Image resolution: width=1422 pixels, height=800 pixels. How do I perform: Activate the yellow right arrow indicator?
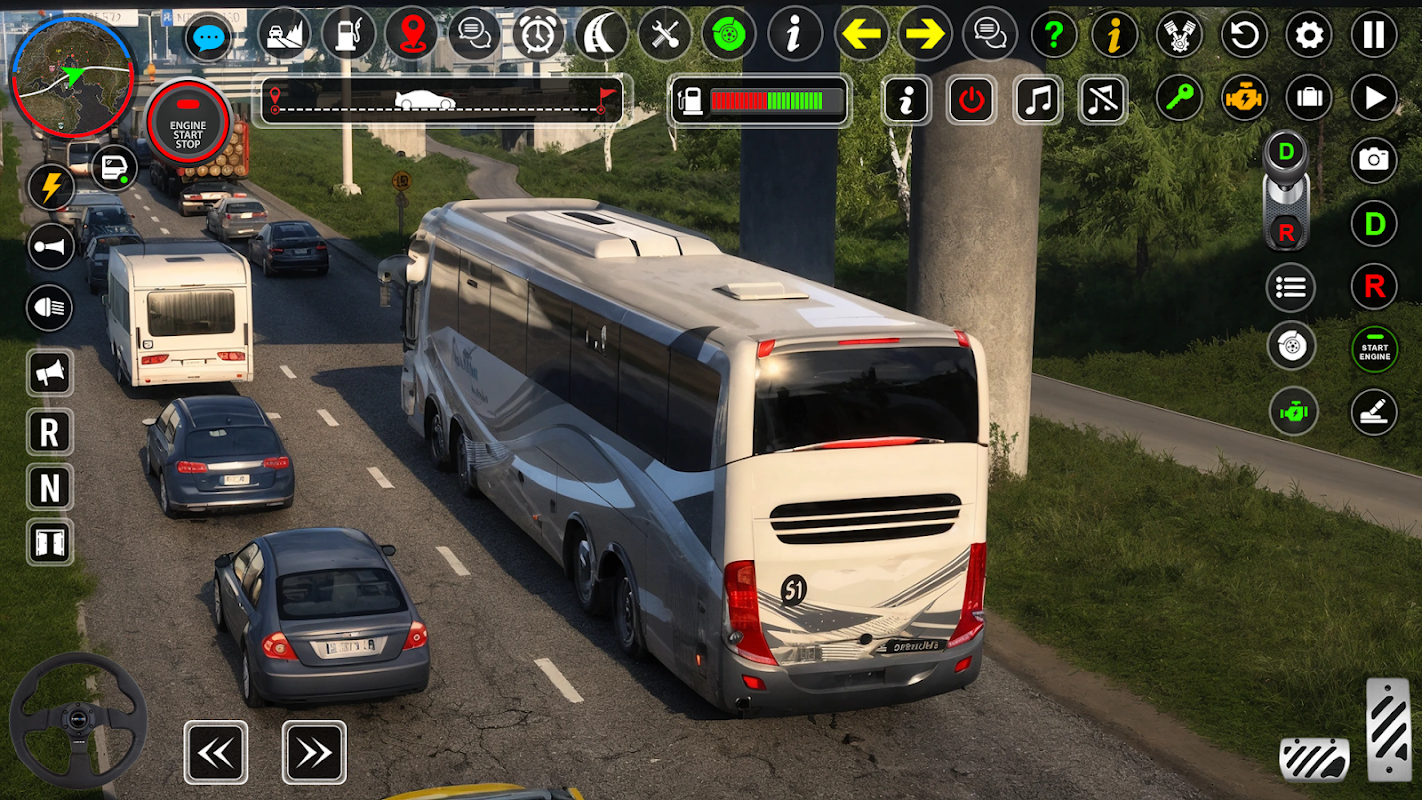point(924,35)
